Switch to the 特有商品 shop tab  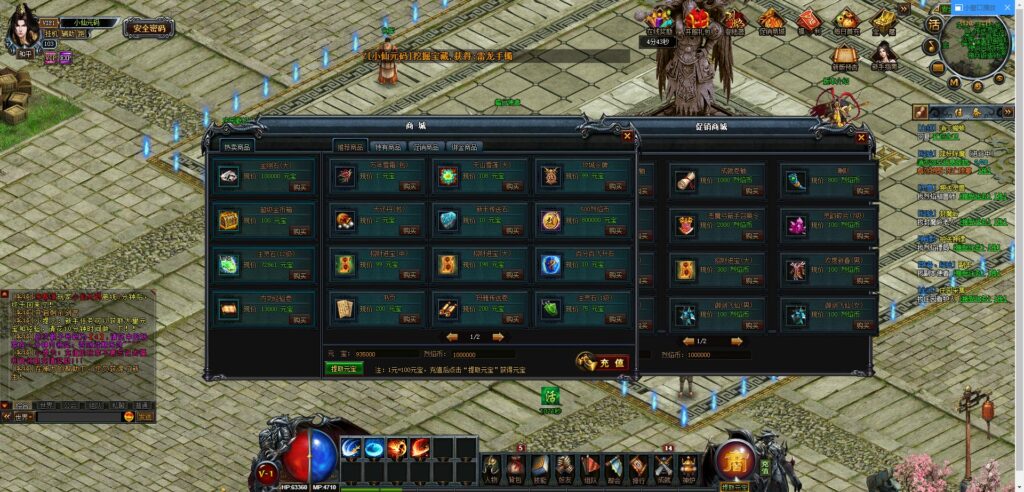coord(389,147)
